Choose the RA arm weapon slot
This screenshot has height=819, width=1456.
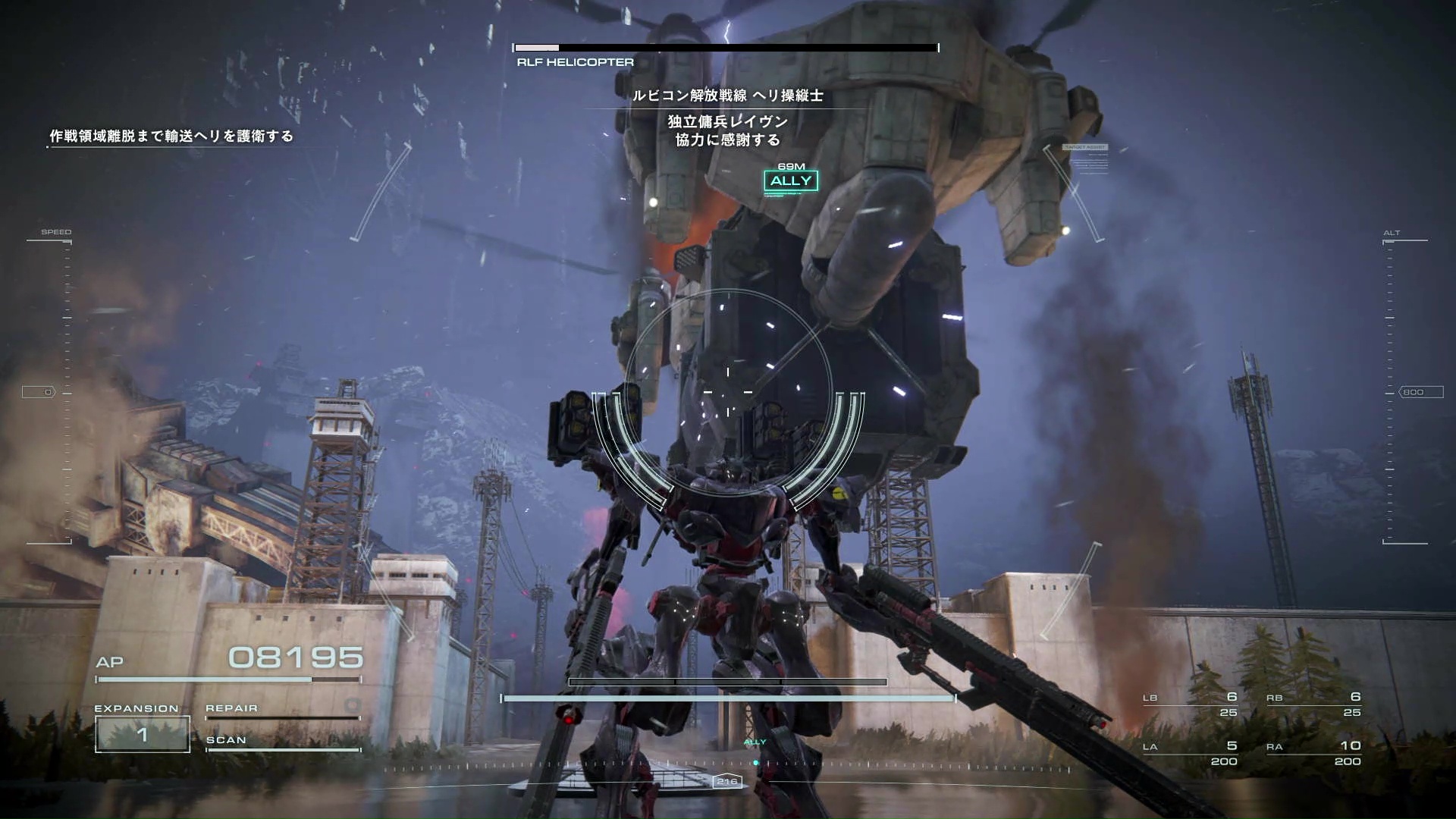1313,753
